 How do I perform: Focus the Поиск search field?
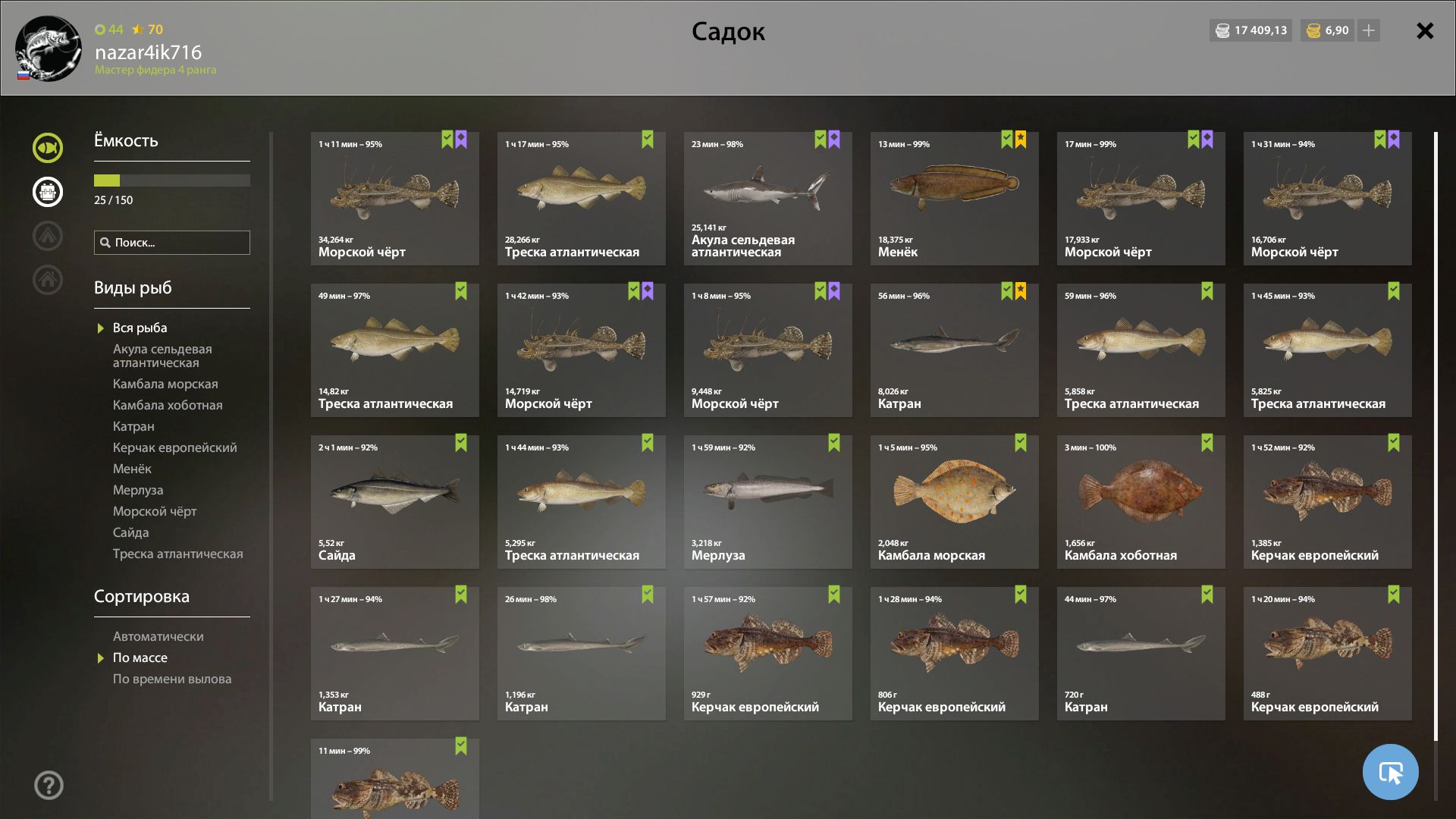[172, 243]
